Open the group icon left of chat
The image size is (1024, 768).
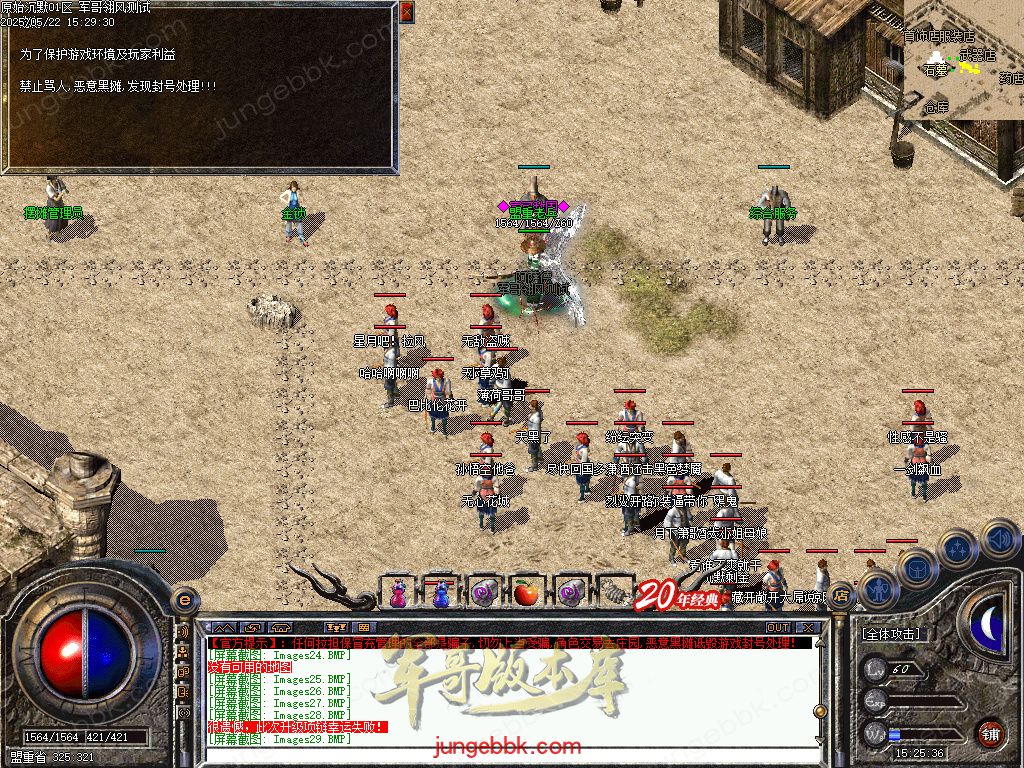(184, 651)
